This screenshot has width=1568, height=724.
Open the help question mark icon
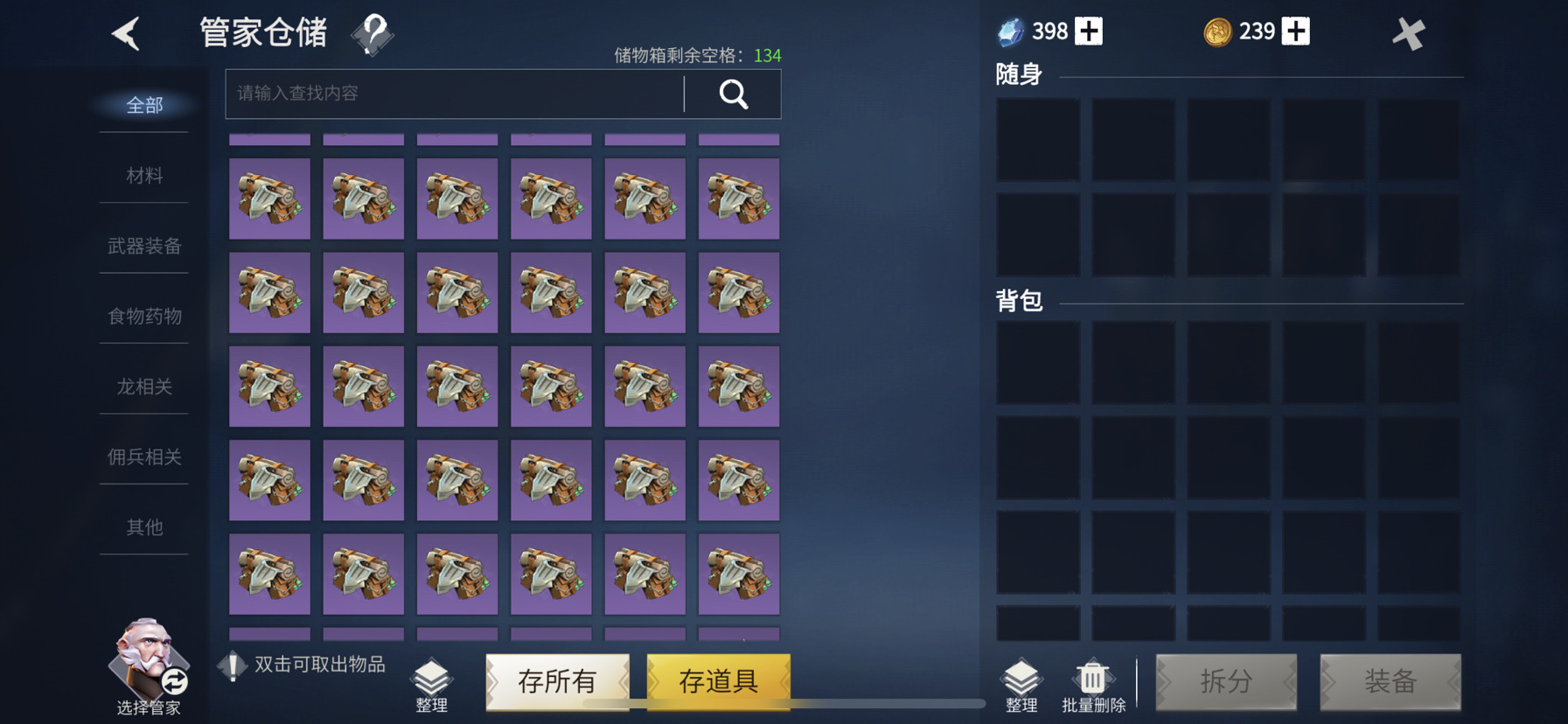click(x=372, y=32)
